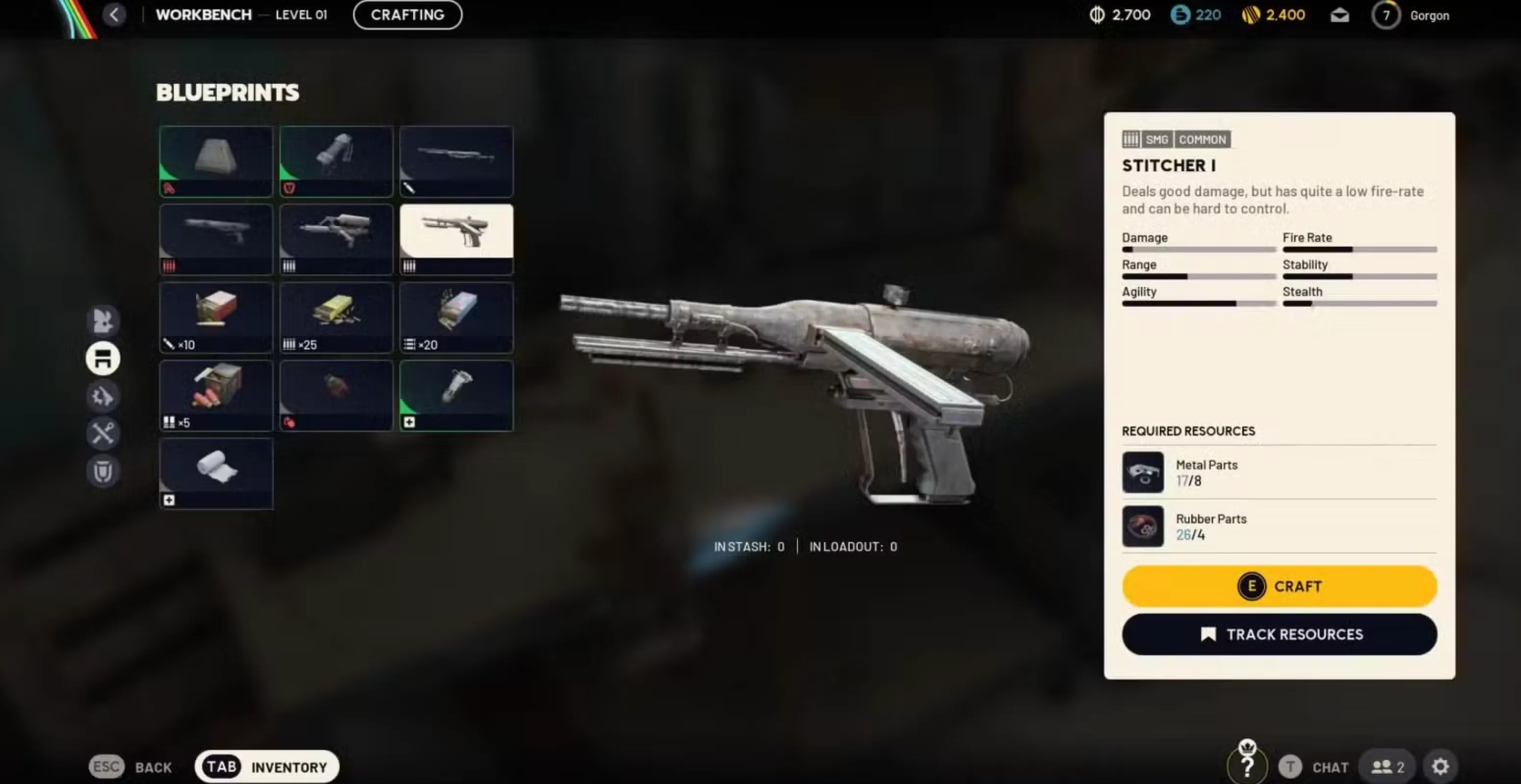Screen dimensions: 1521x784
Task: Select the Stitcher I SMG blueprint thumbnail
Action: click(x=456, y=238)
